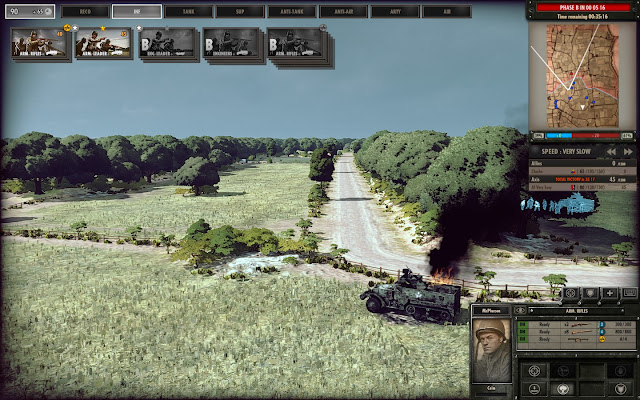Select the Arm. Rifles unit card

pyautogui.click(x=39, y=44)
